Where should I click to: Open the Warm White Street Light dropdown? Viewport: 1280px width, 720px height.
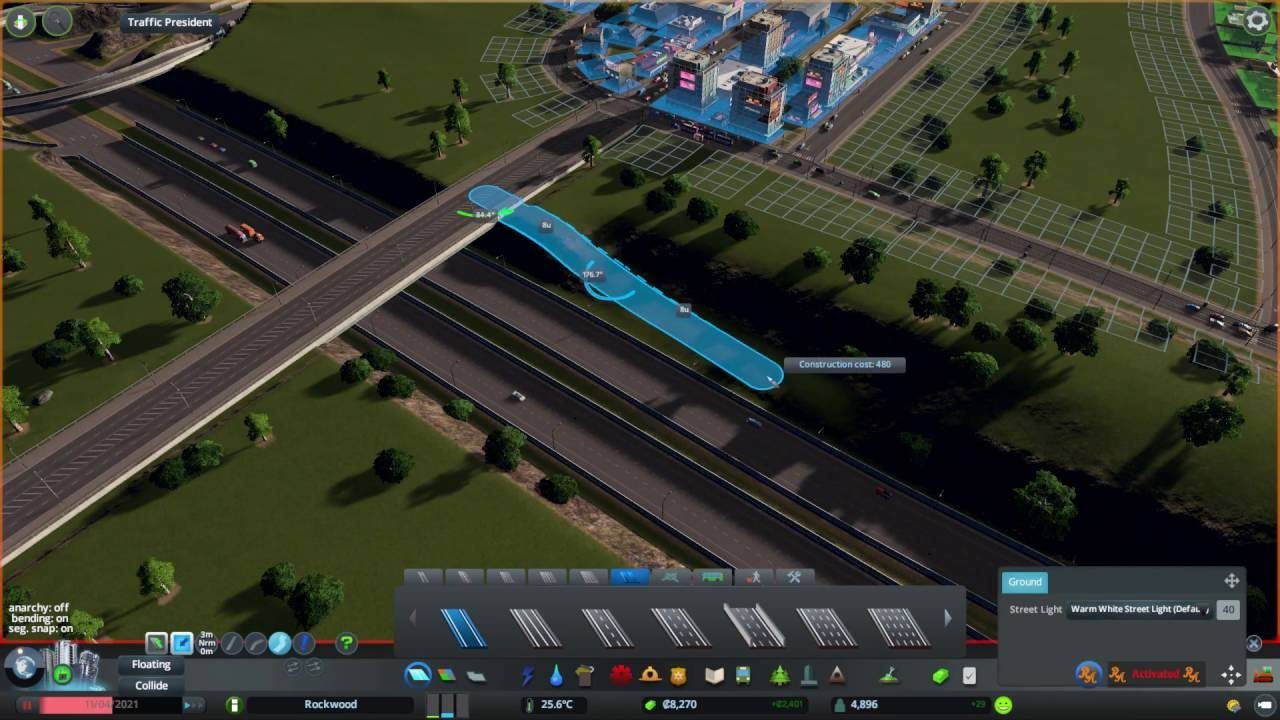[x=1139, y=609]
